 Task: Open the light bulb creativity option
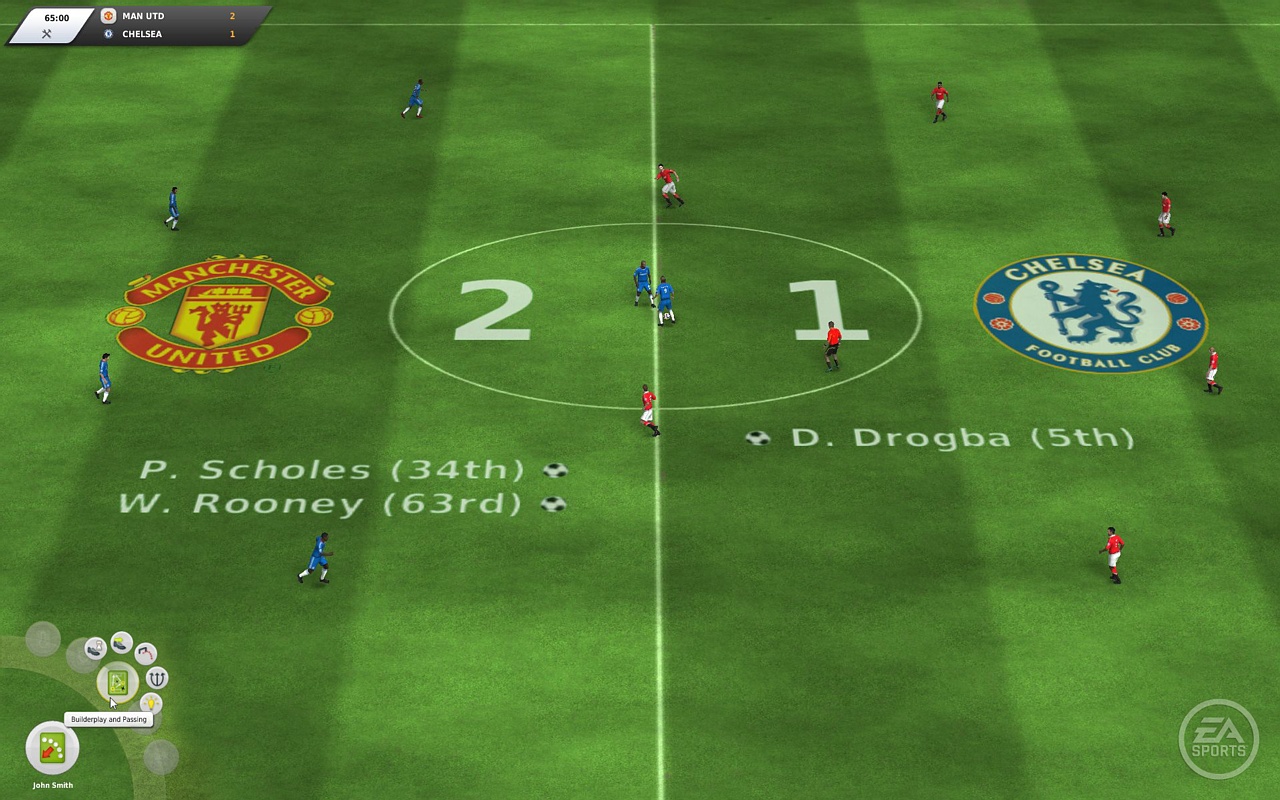150,703
